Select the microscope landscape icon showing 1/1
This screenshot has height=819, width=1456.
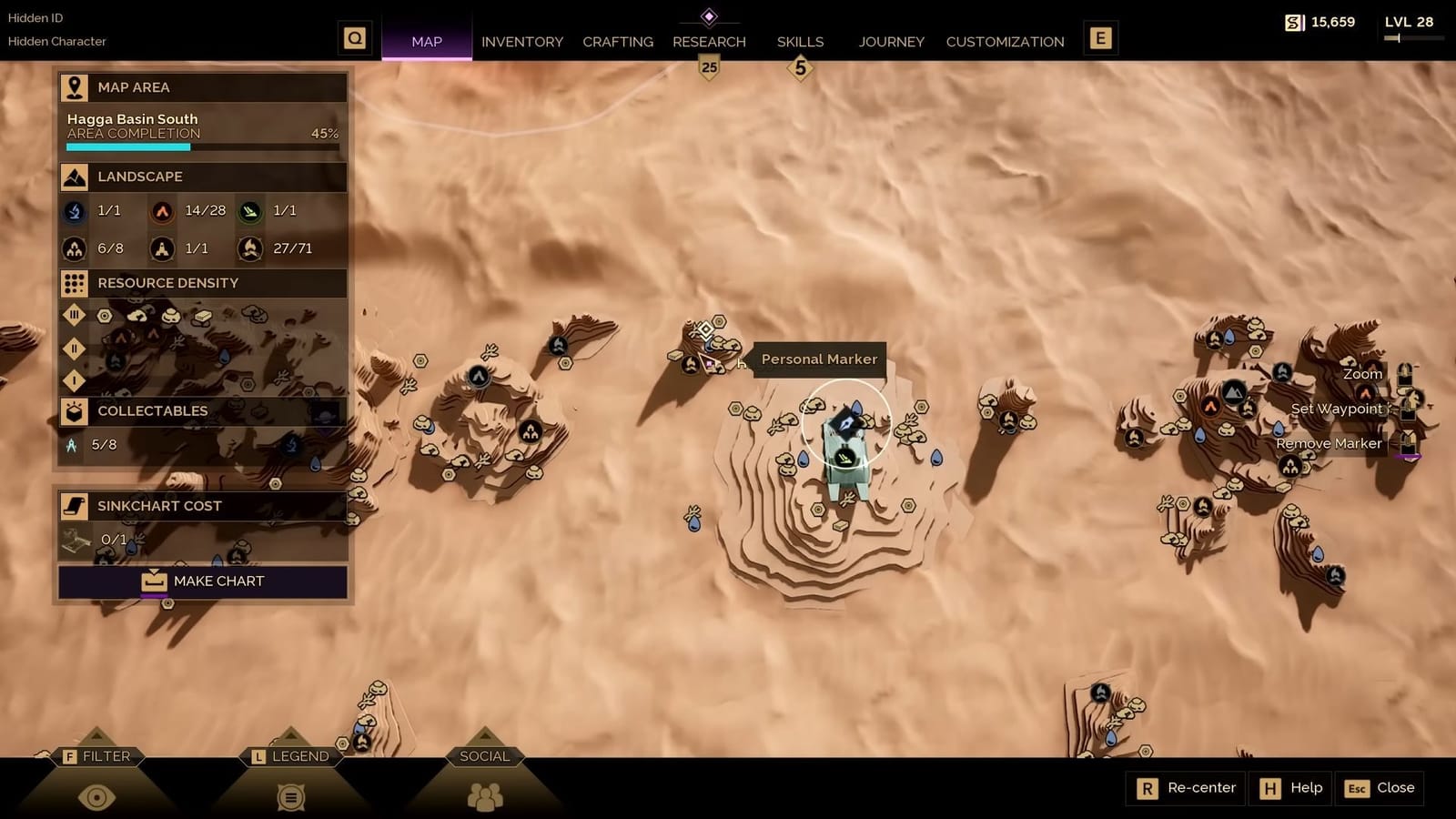click(75, 211)
